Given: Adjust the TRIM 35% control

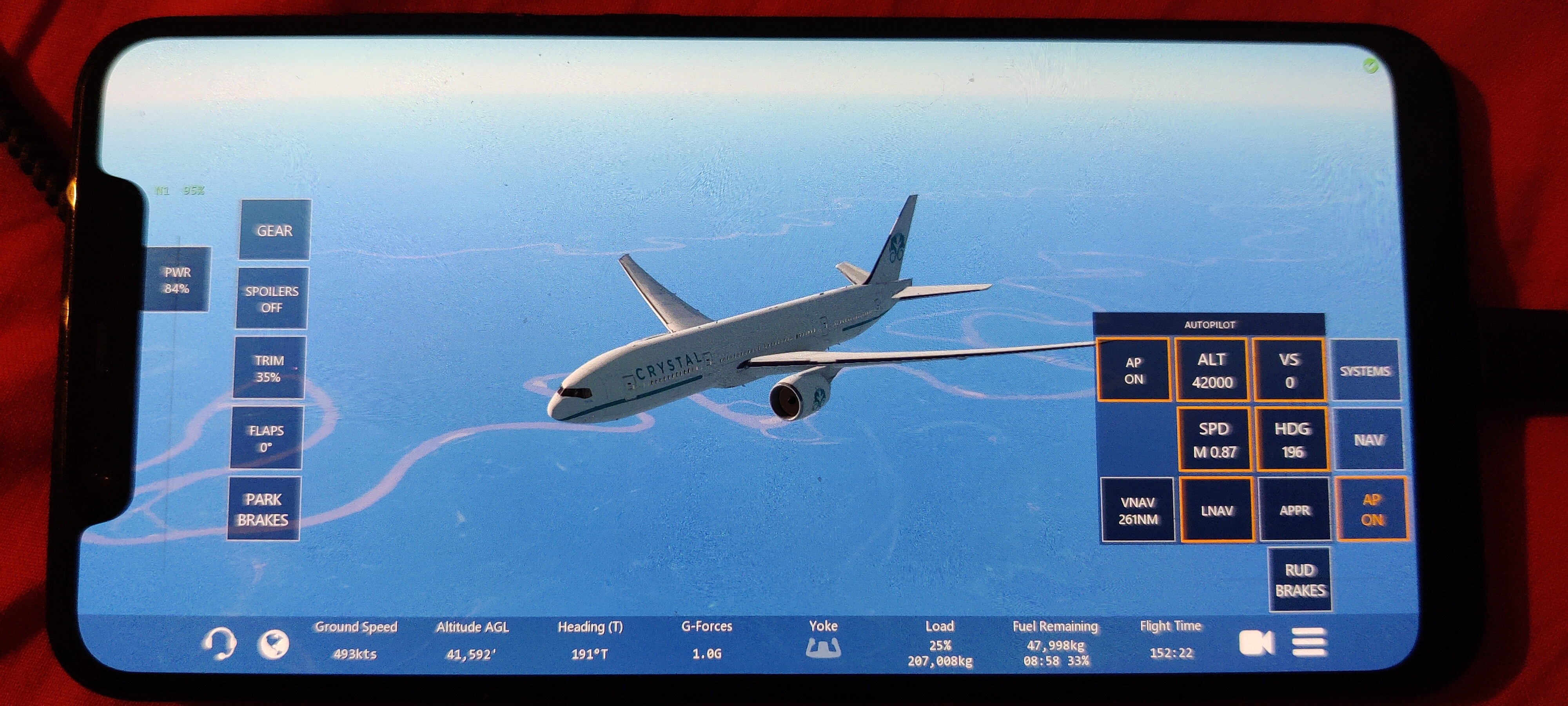Looking at the screenshot, I should [269, 369].
